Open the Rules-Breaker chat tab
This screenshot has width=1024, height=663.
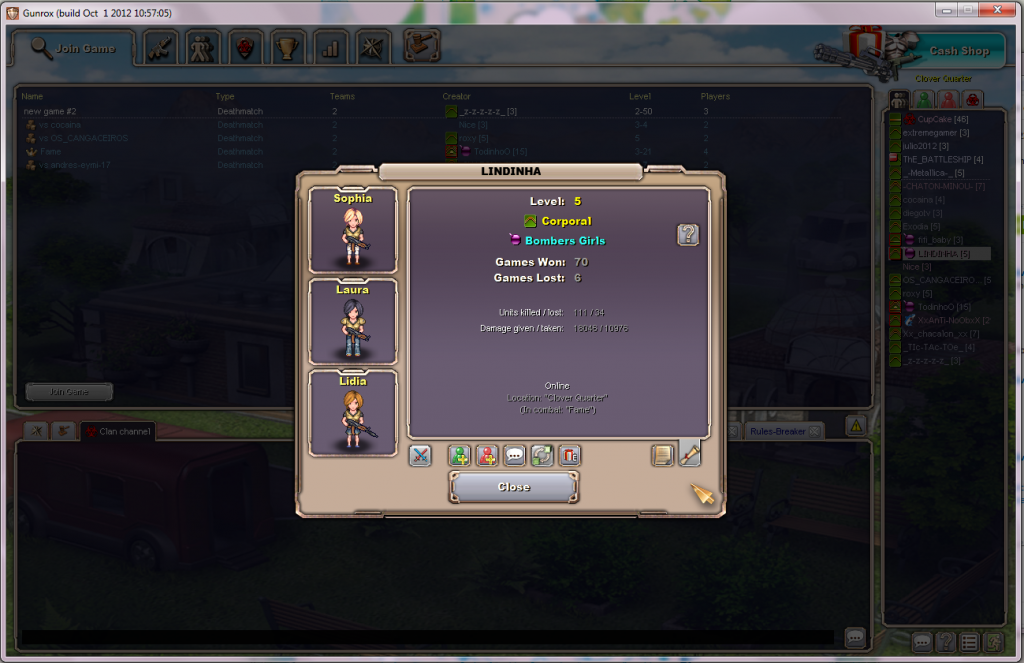776,431
